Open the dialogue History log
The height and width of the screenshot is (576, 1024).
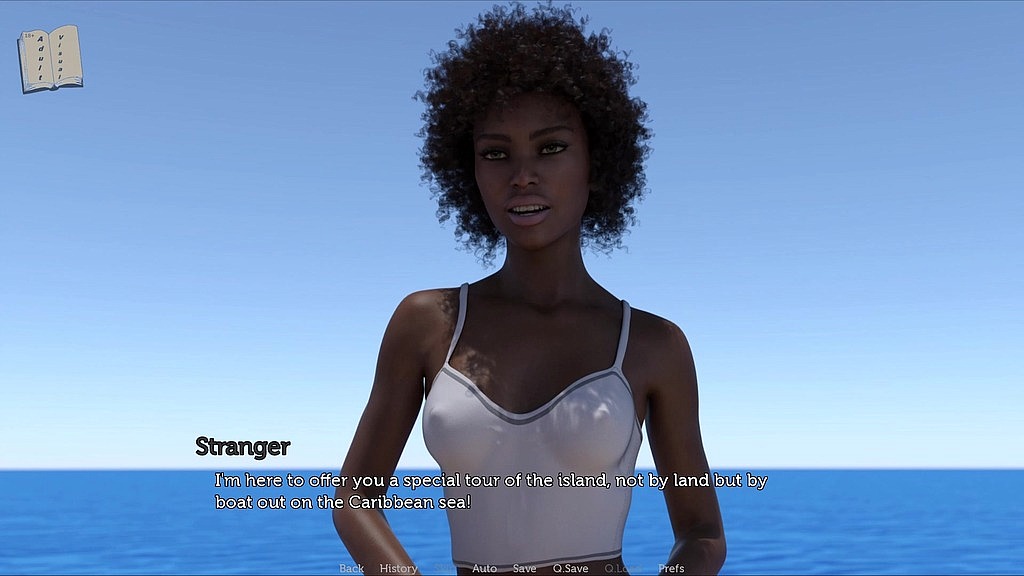(x=398, y=568)
